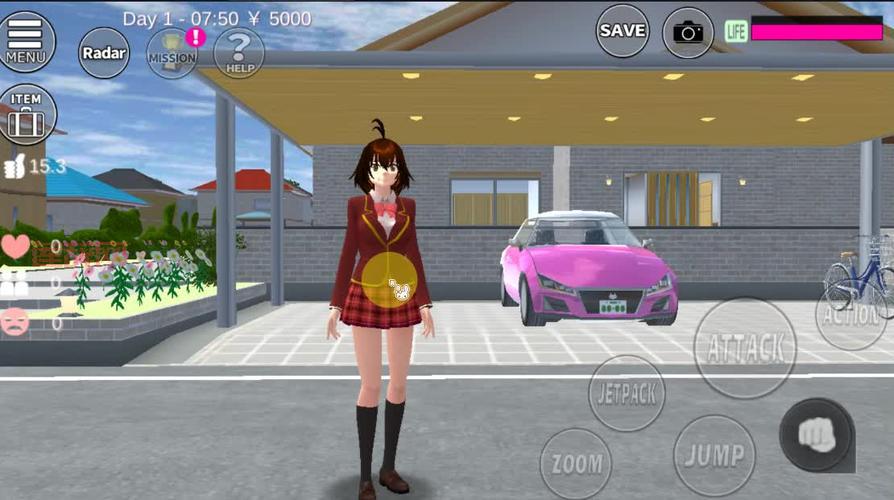This screenshot has width=894, height=500.
Task: Toggle the Radar button
Action: [x=104, y=52]
